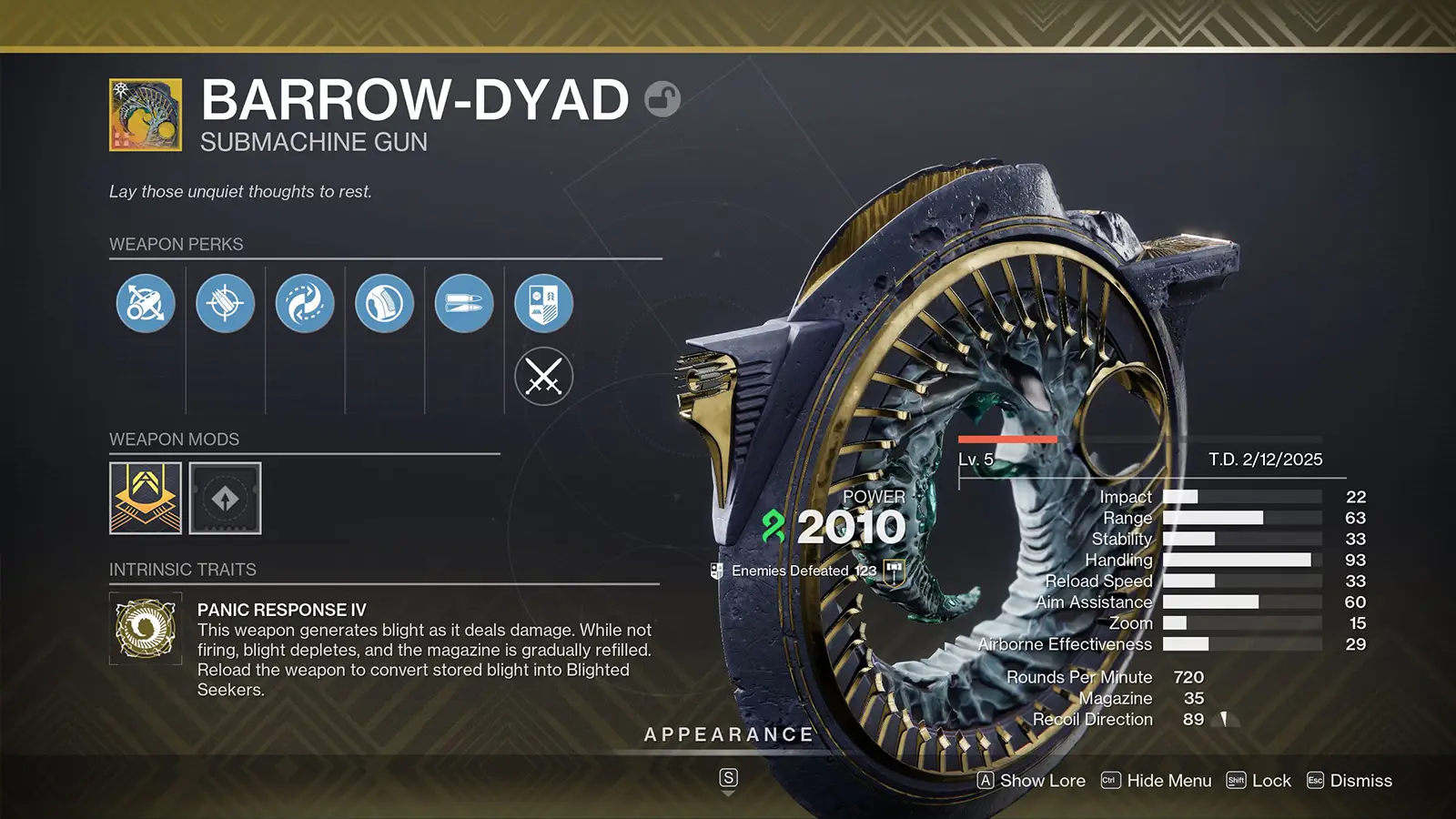Switch to the Weapon Perks section
The width and height of the screenshot is (1456, 819).
(176, 244)
